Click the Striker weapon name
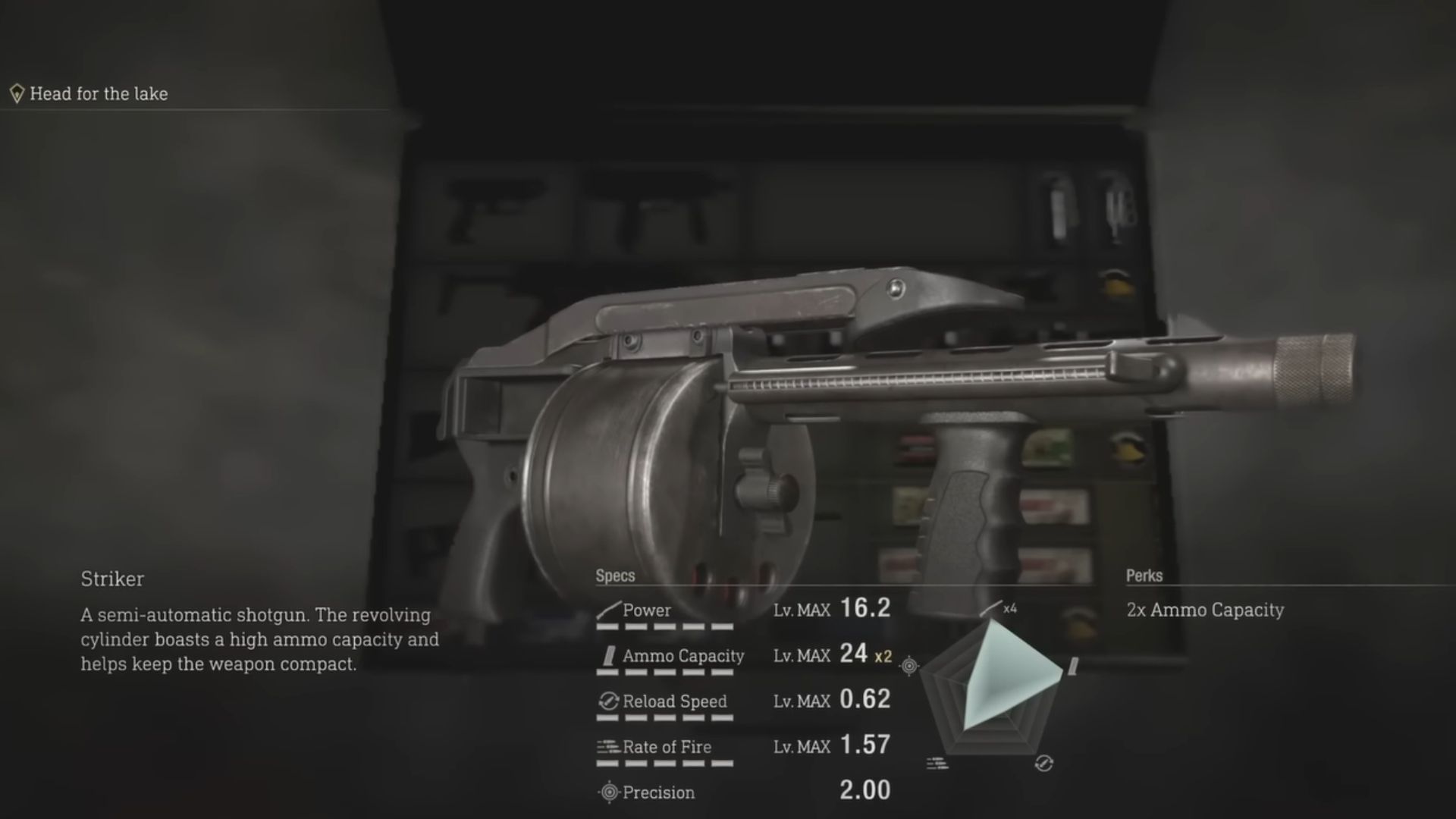The image size is (1456, 819). pos(112,579)
